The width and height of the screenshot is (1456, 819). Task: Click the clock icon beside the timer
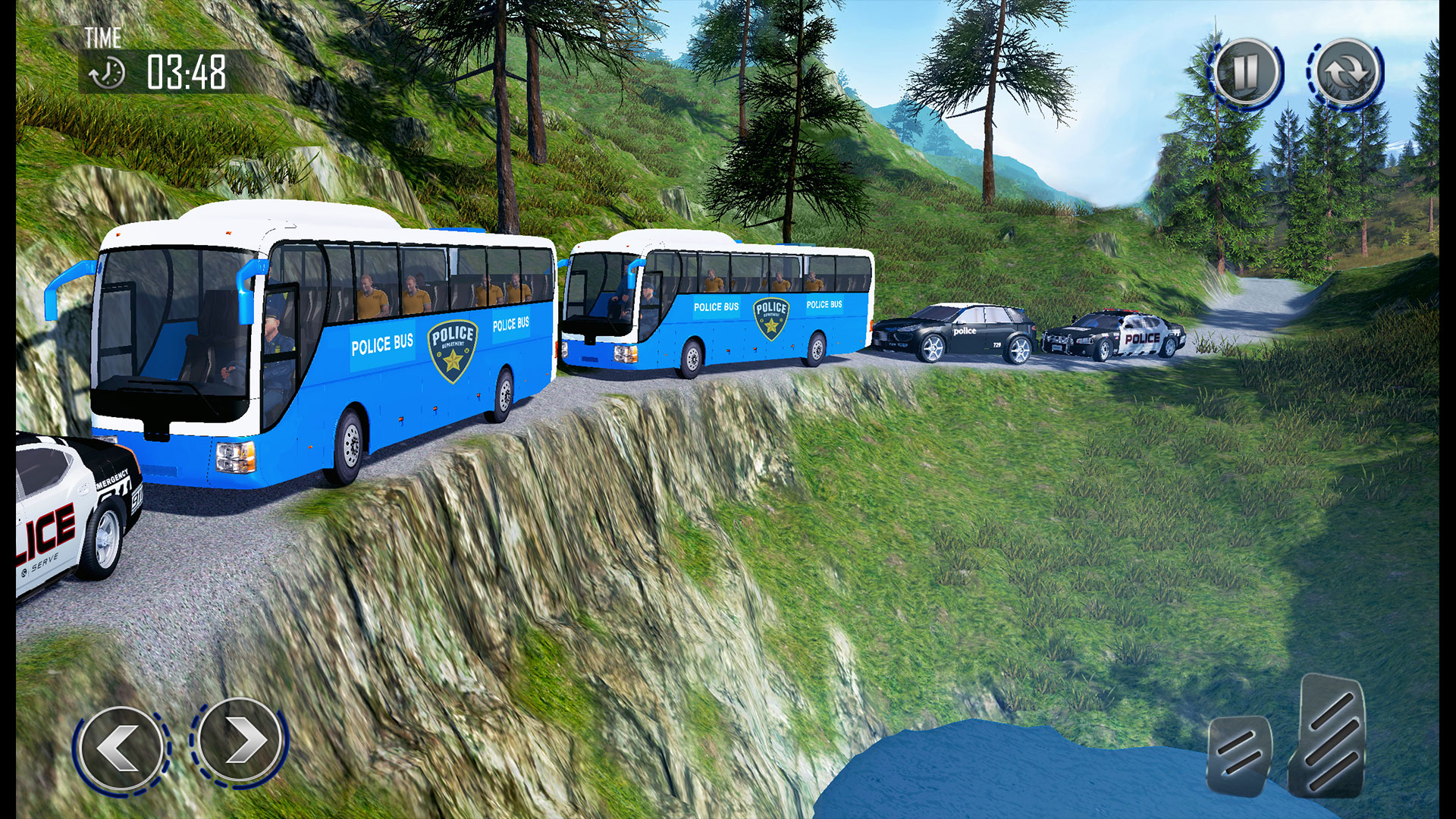(x=108, y=71)
